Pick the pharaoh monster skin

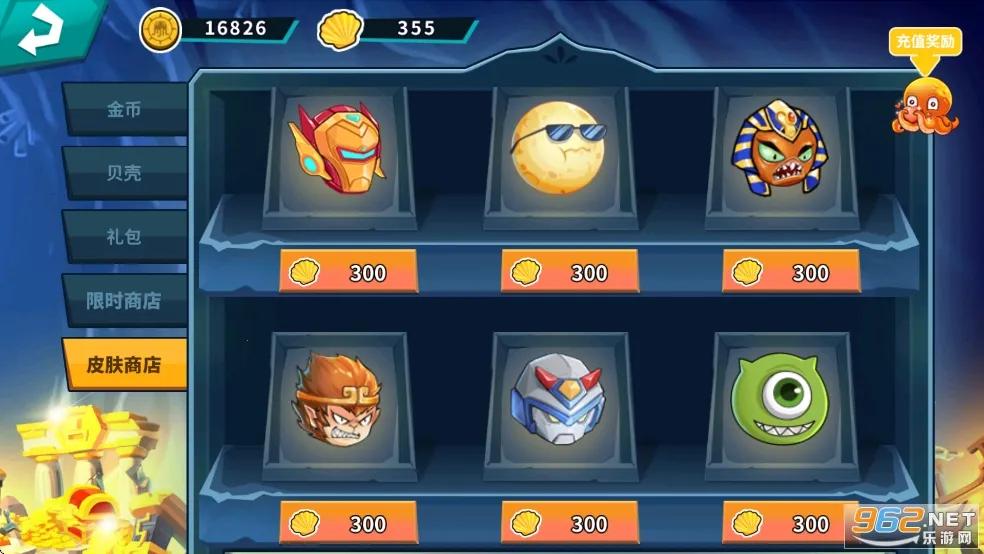(x=781, y=152)
